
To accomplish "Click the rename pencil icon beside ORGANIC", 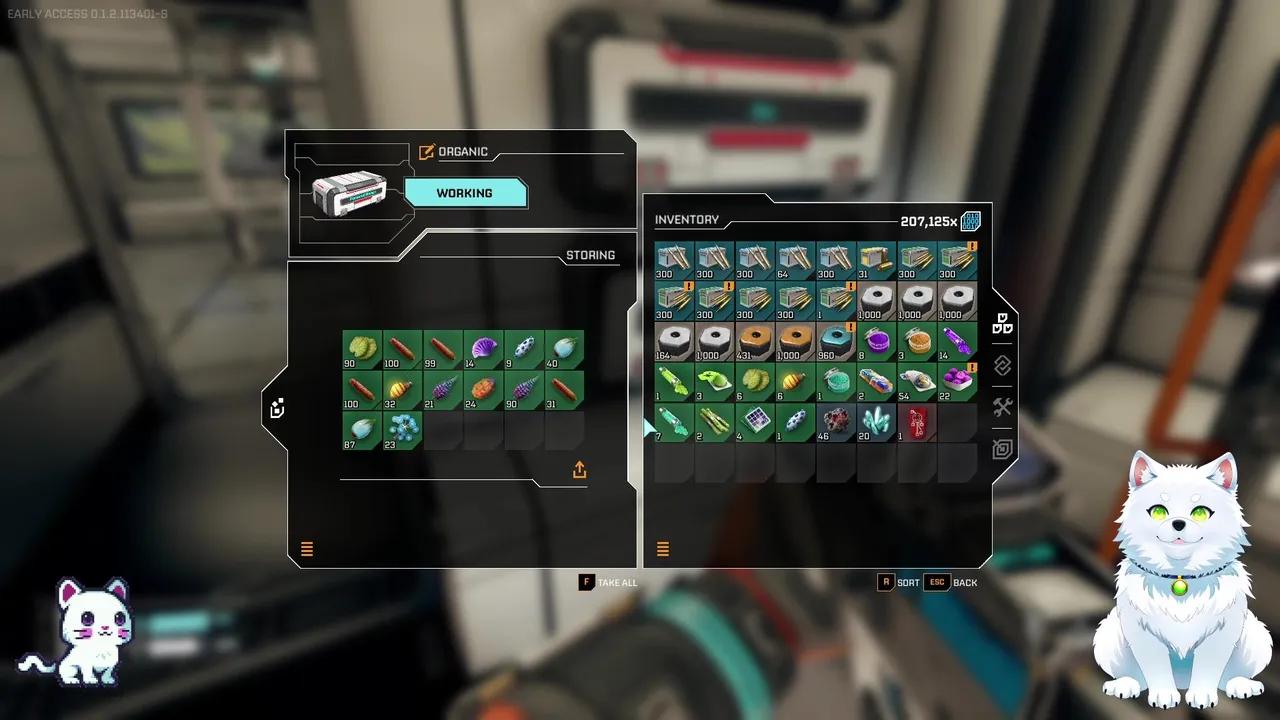I will [427, 152].
